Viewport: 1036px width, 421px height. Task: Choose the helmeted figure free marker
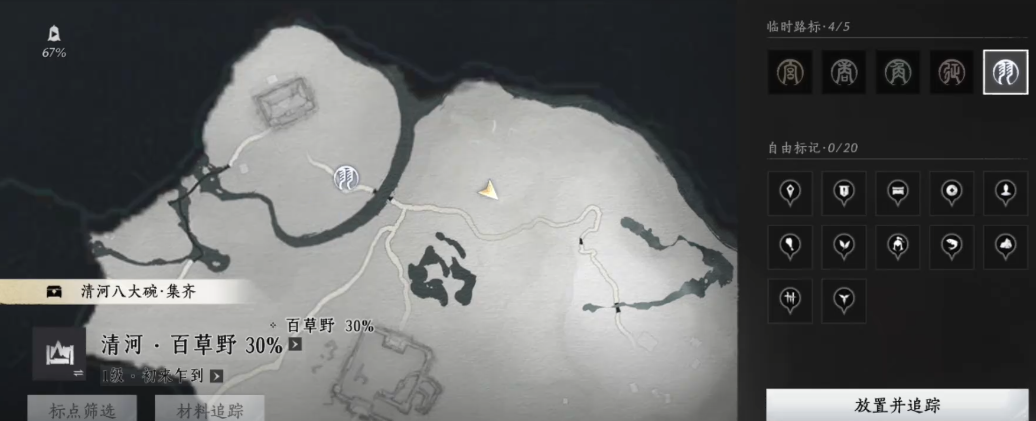tap(897, 246)
